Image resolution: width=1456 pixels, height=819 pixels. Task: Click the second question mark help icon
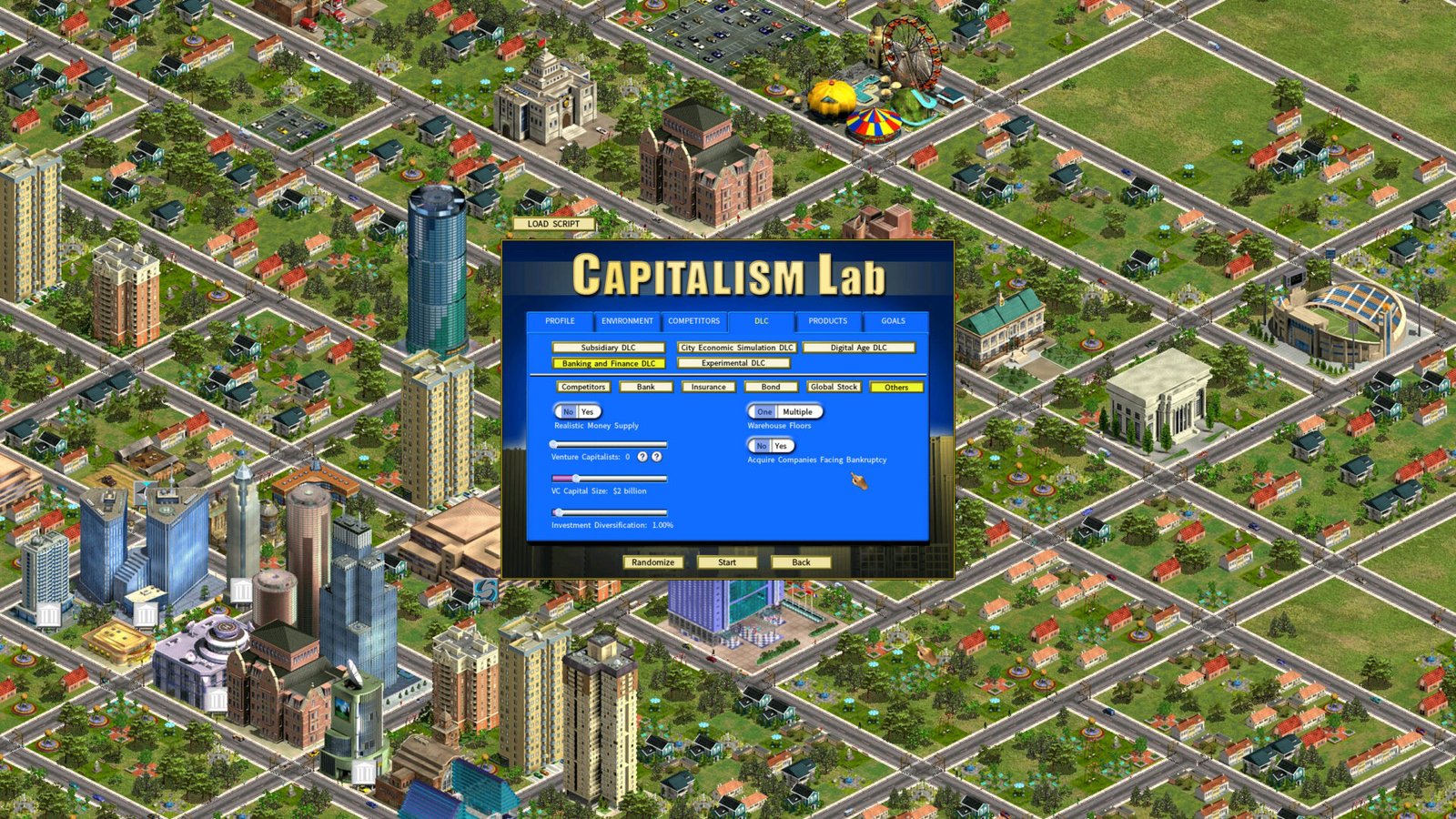(x=656, y=457)
